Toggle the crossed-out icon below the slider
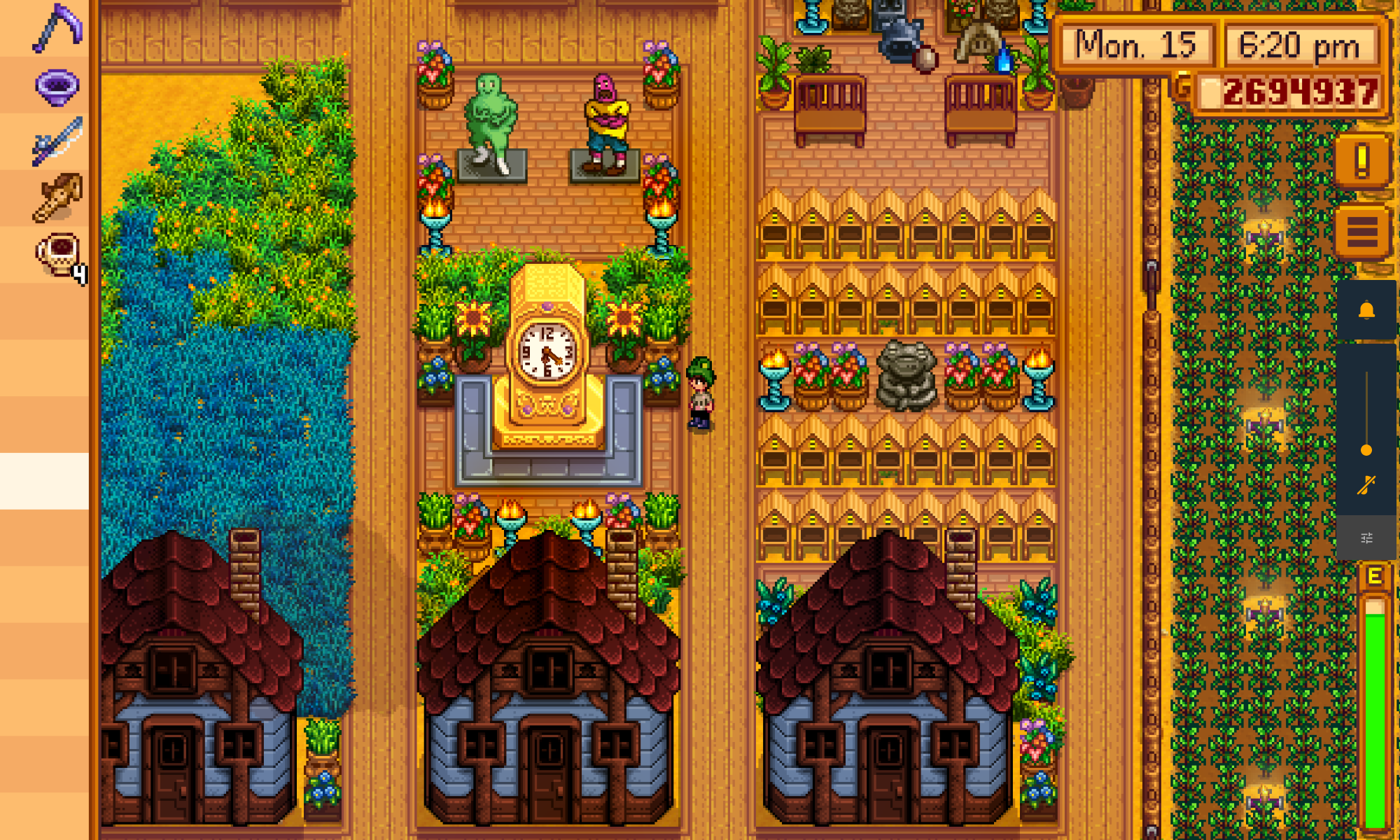 (1366, 484)
